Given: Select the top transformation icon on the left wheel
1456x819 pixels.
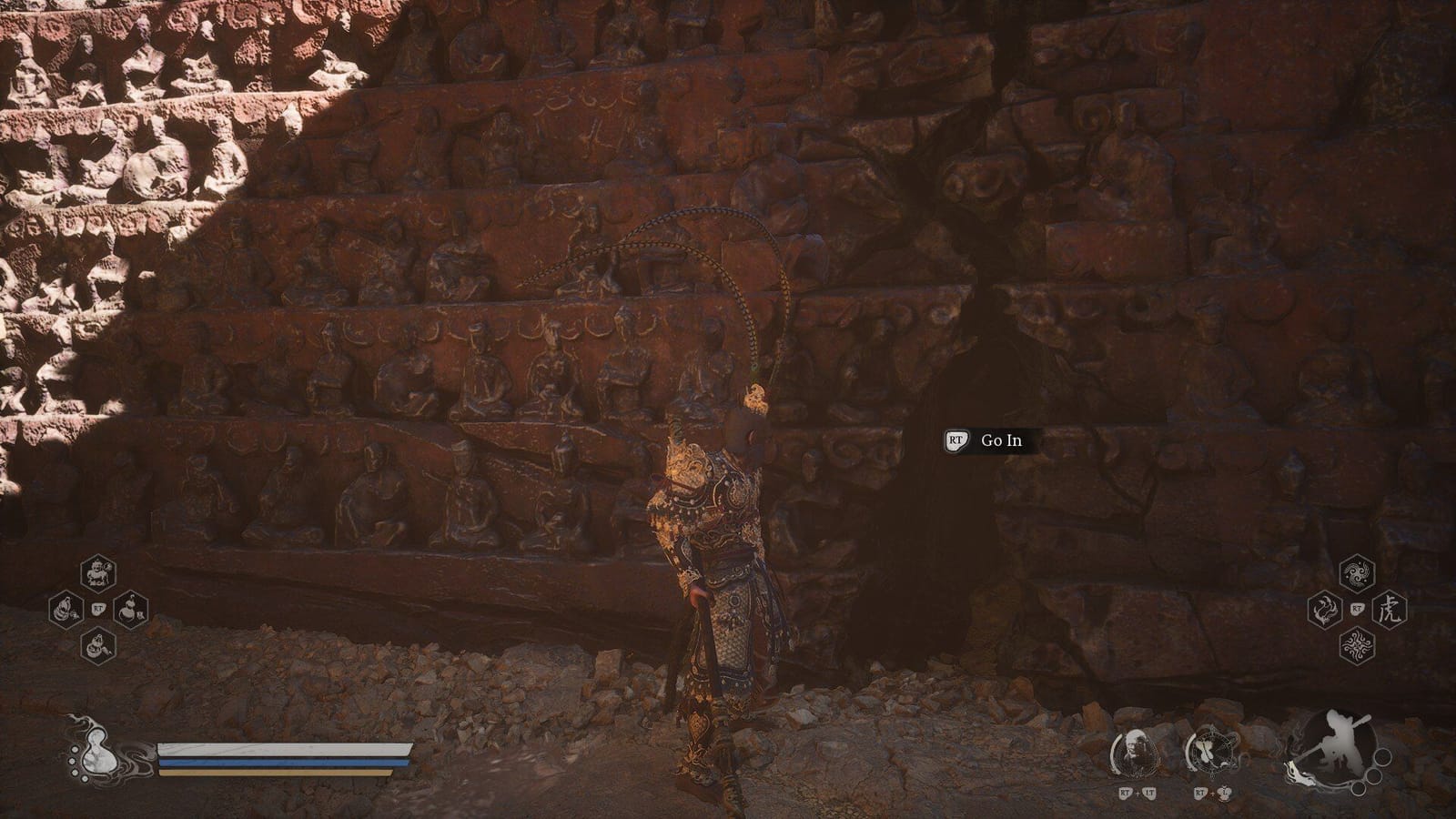Looking at the screenshot, I should pyautogui.click(x=97, y=573).
